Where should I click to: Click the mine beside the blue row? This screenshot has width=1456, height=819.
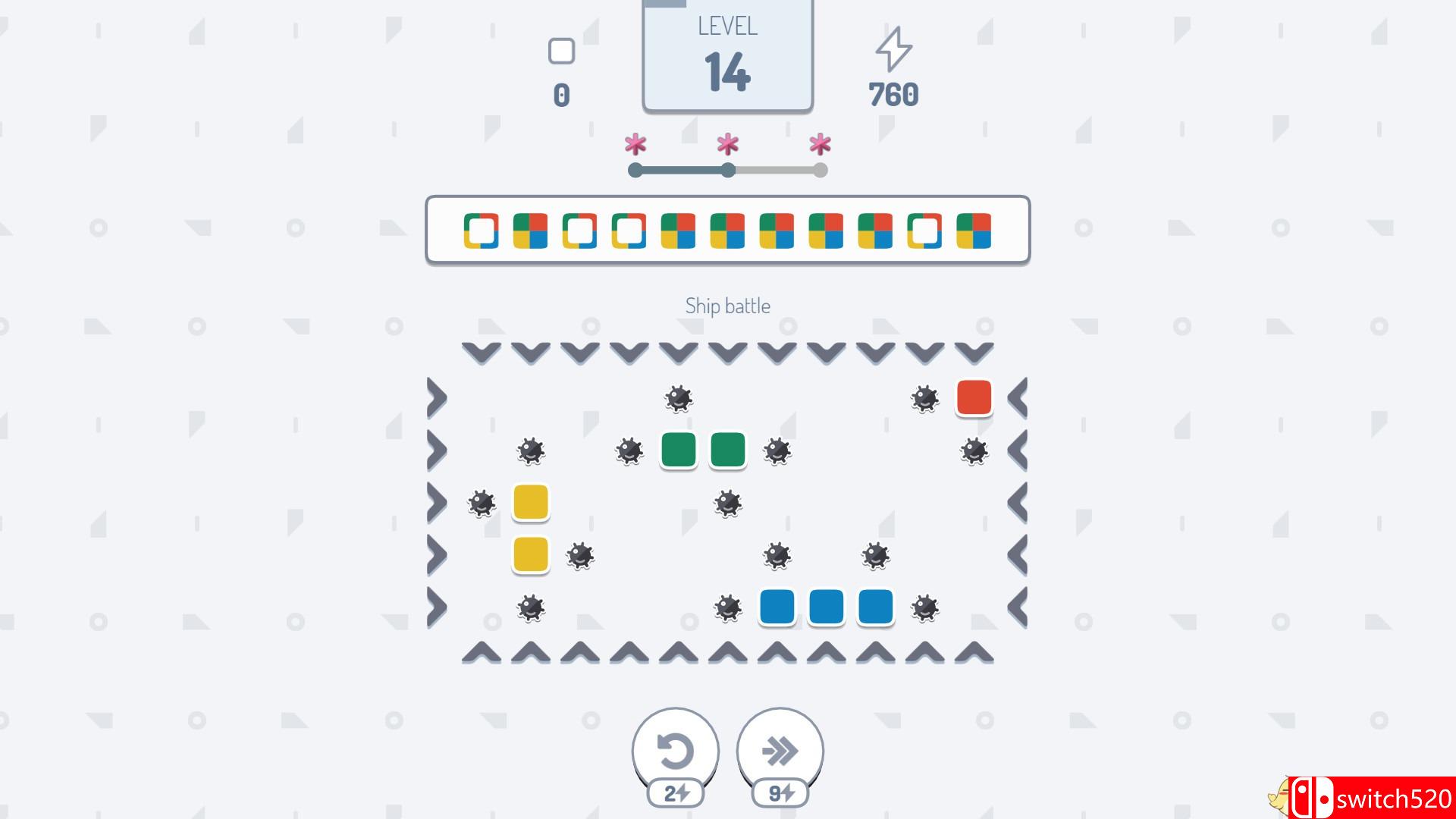click(x=924, y=607)
